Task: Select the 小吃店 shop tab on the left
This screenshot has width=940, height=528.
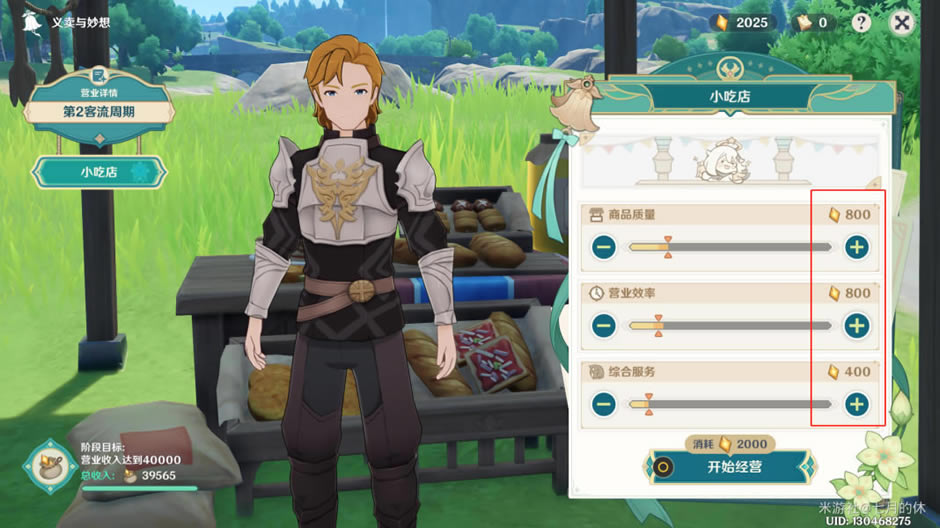Action: coord(98,172)
